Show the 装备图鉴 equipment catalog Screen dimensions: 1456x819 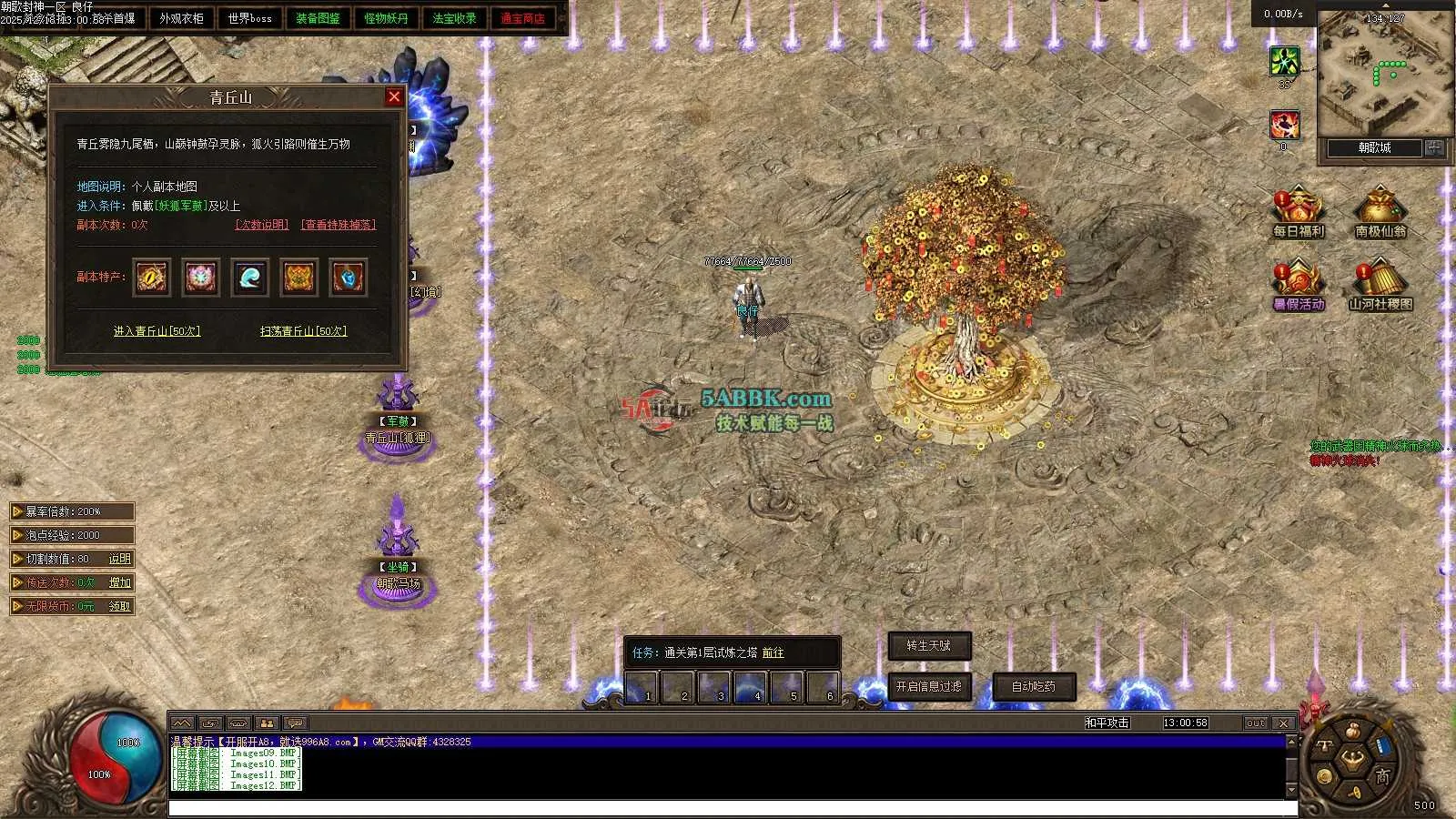click(x=318, y=18)
